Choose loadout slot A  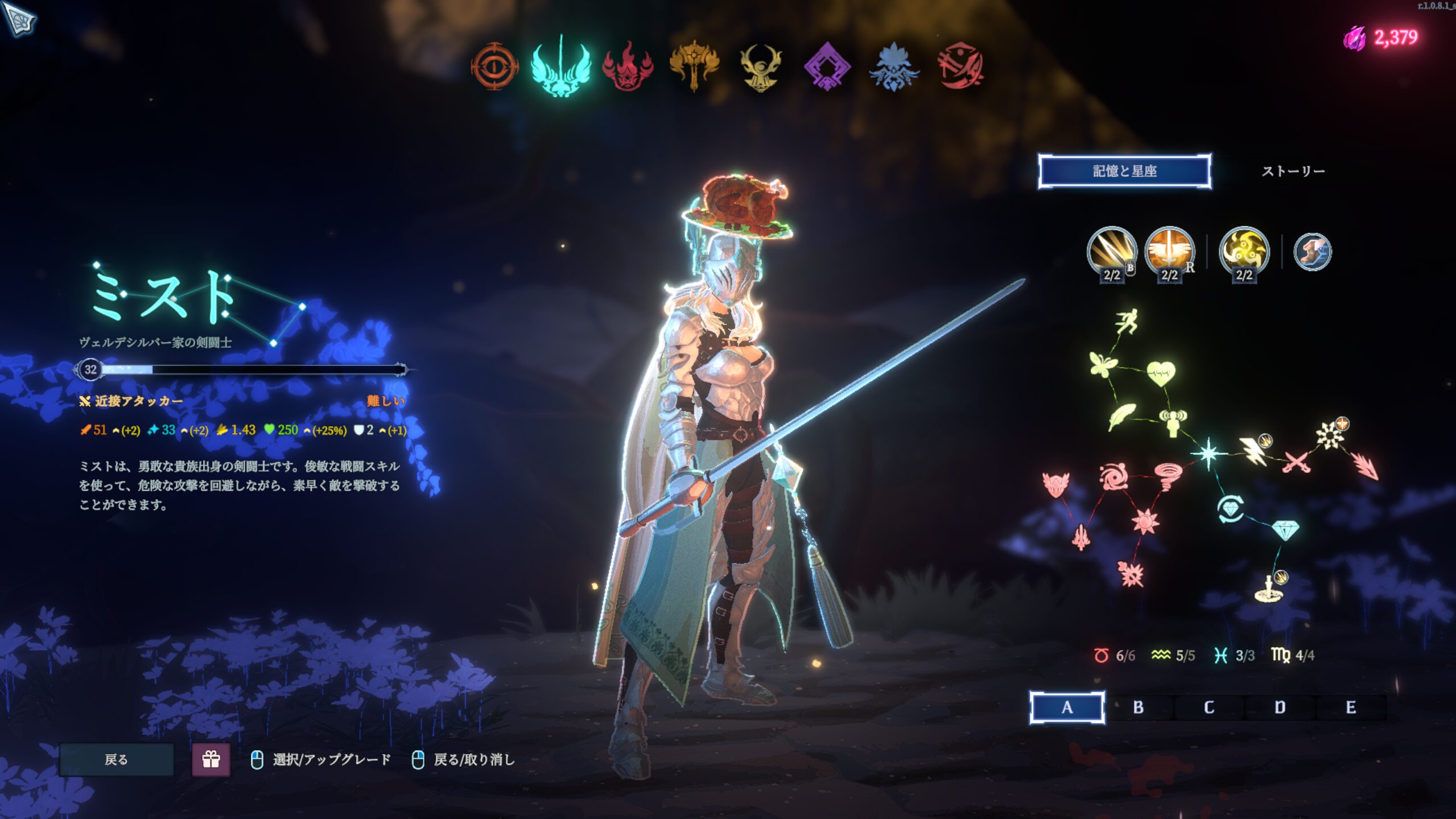1067,707
